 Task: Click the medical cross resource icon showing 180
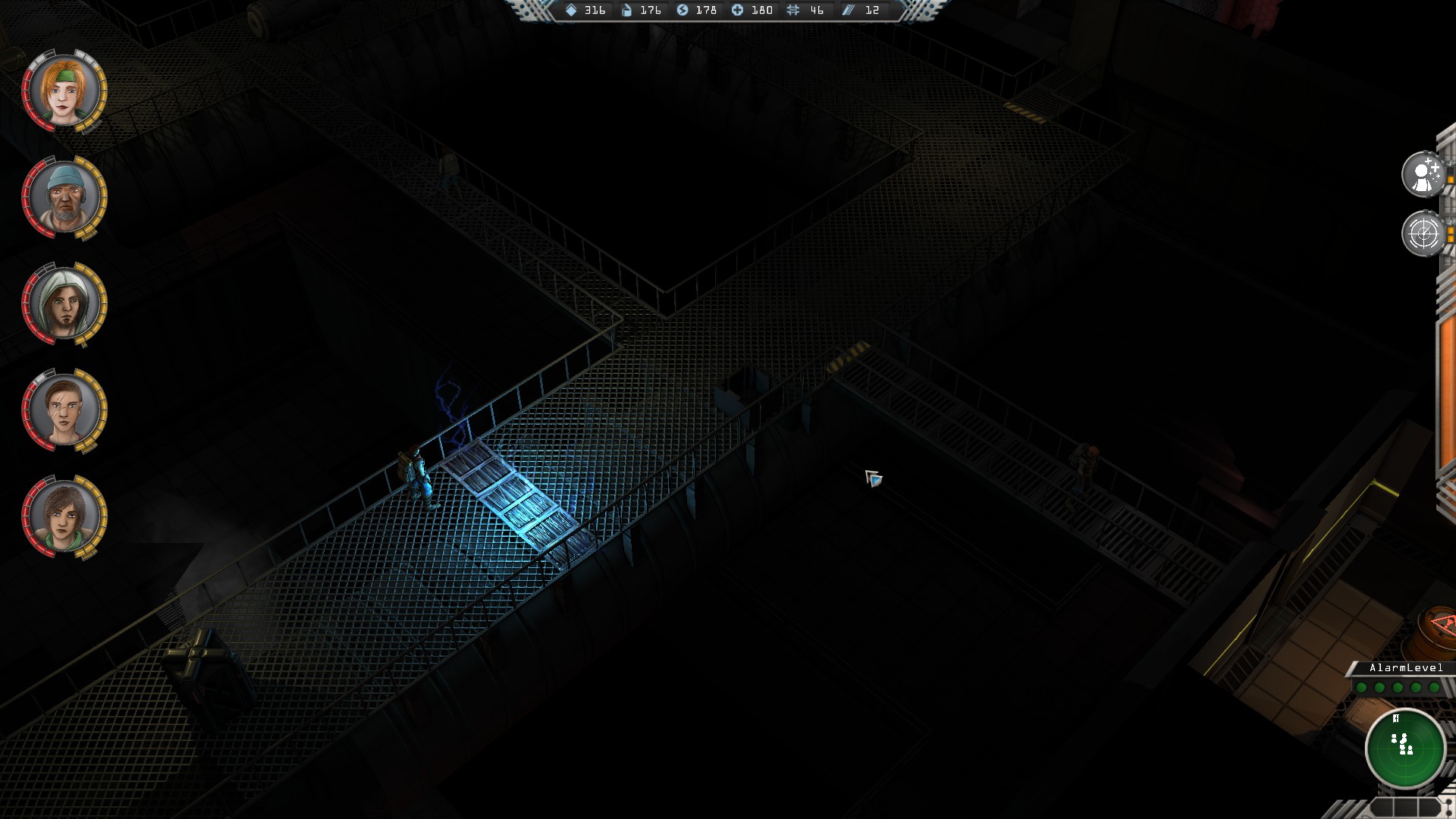pyautogui.click(x=737, y=11)
